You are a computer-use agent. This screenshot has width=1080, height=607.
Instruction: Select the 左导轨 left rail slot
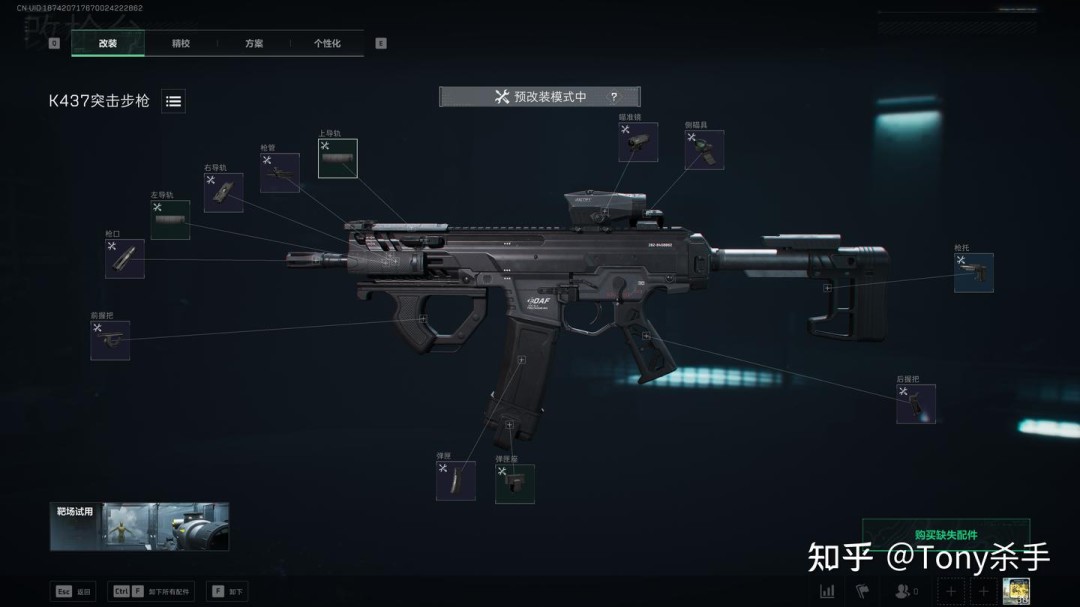click(170, 220)
